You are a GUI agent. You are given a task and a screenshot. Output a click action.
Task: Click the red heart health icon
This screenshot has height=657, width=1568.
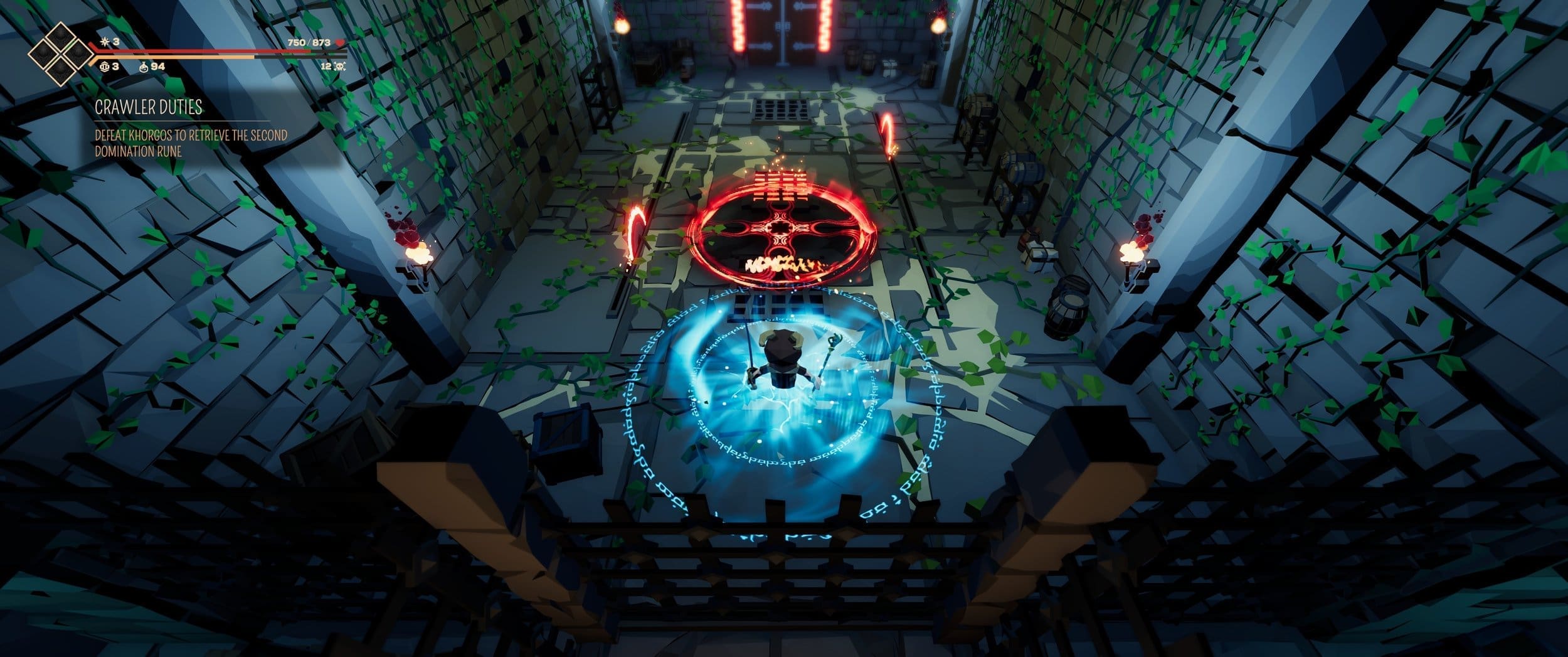tap(341, 43)
